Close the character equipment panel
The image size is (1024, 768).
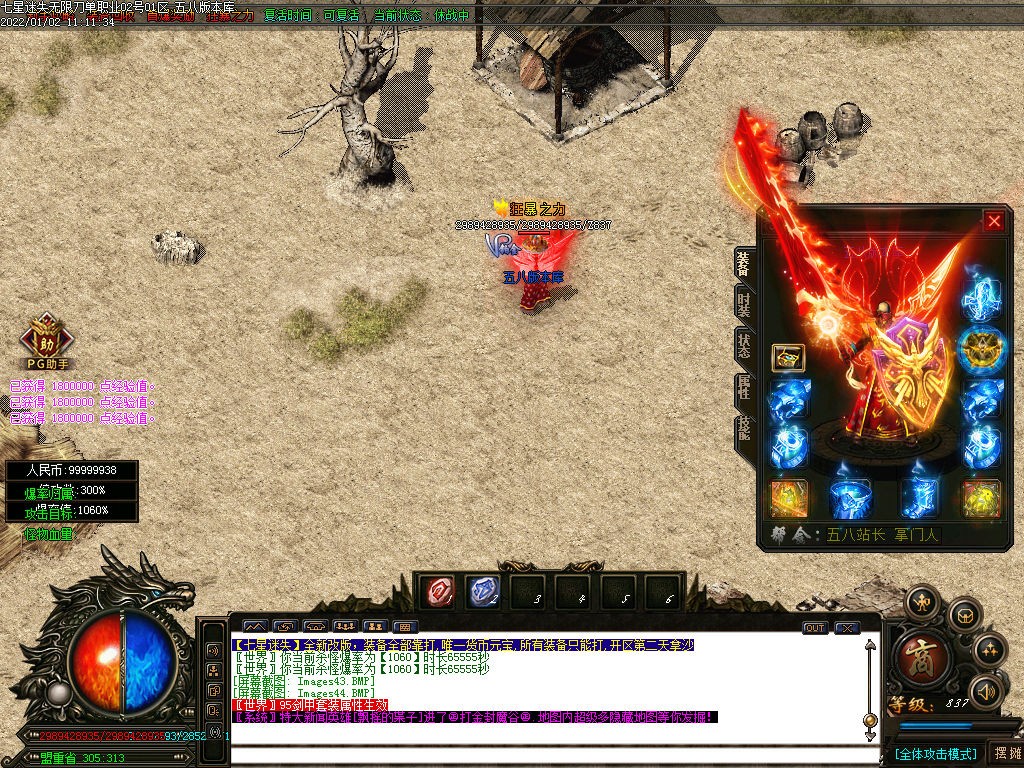tap(993, 221)
